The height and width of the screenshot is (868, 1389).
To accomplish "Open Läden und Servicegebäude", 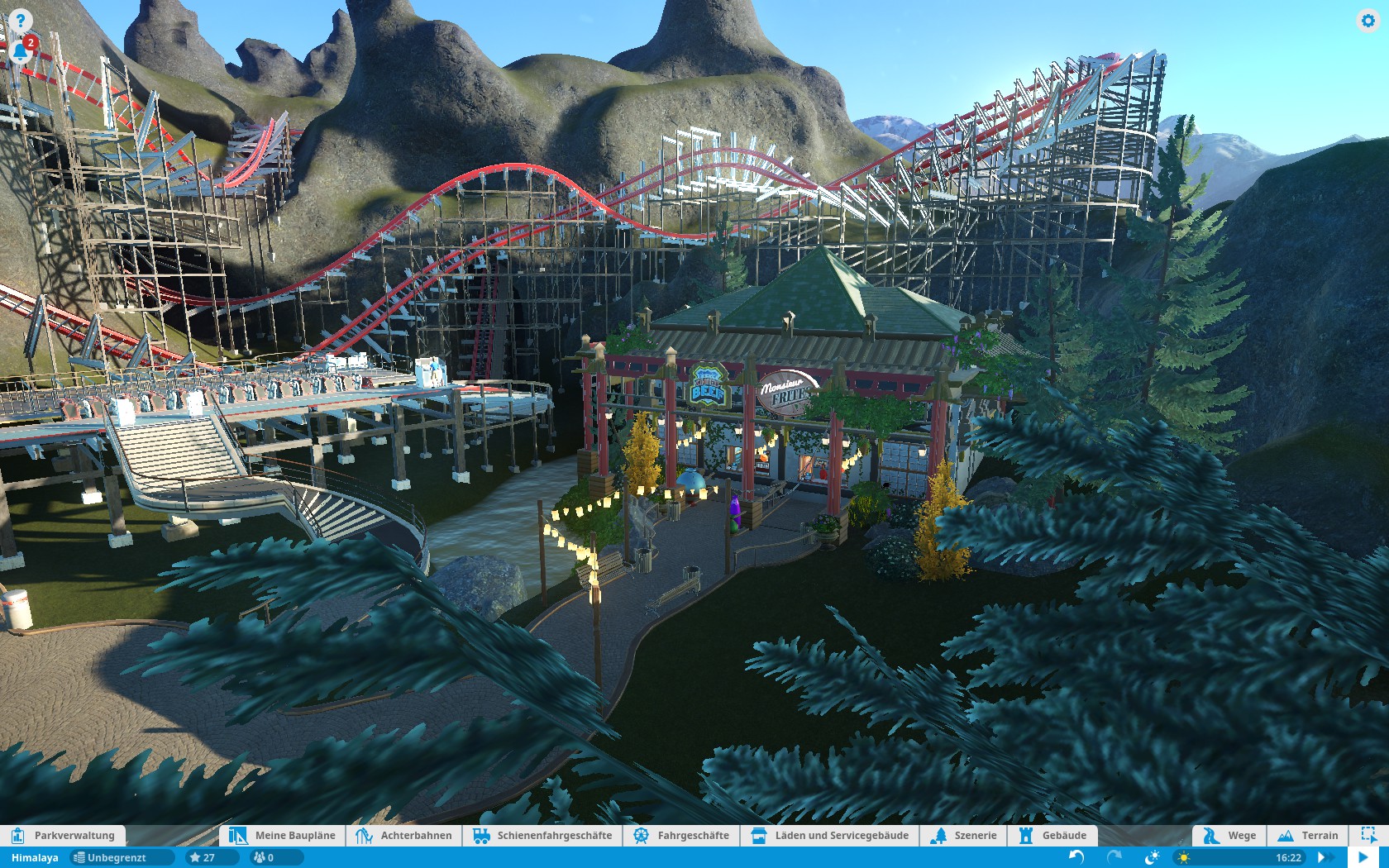I will 829,835.
